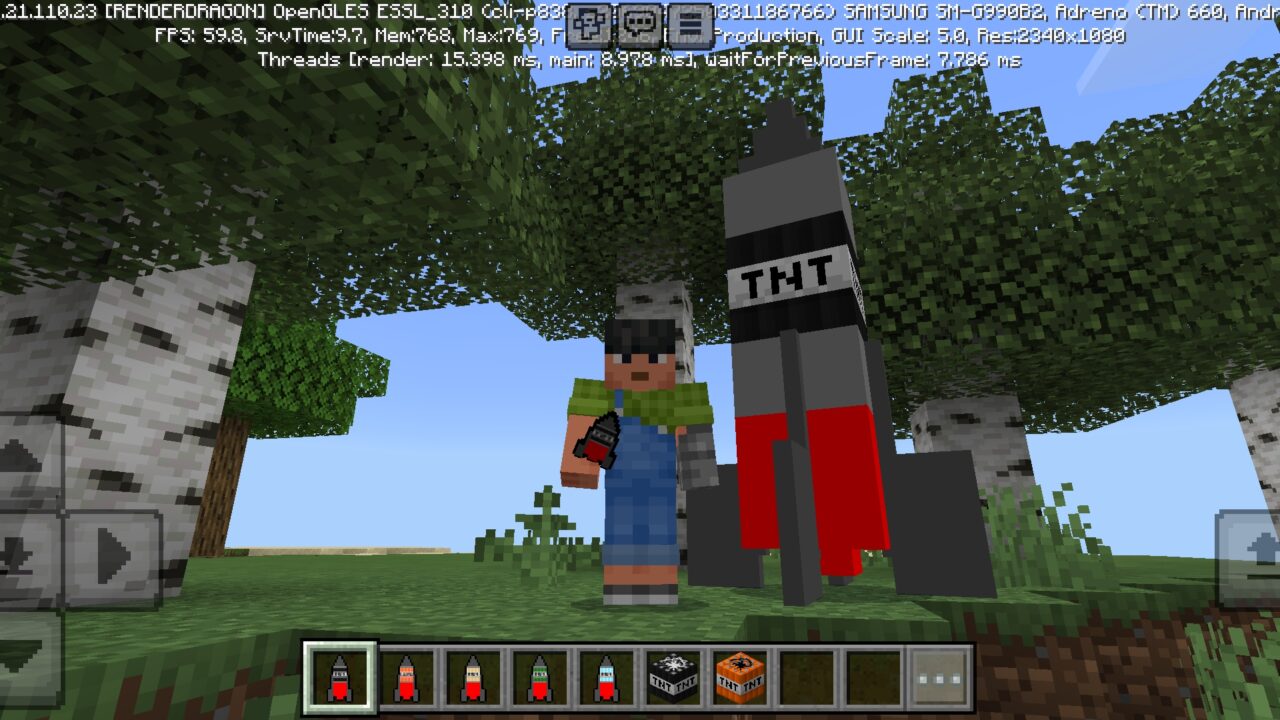Screen dimensions: 1280x720
Task: Select the orange-labeled rocket in the hotbar
Action: 407,678
